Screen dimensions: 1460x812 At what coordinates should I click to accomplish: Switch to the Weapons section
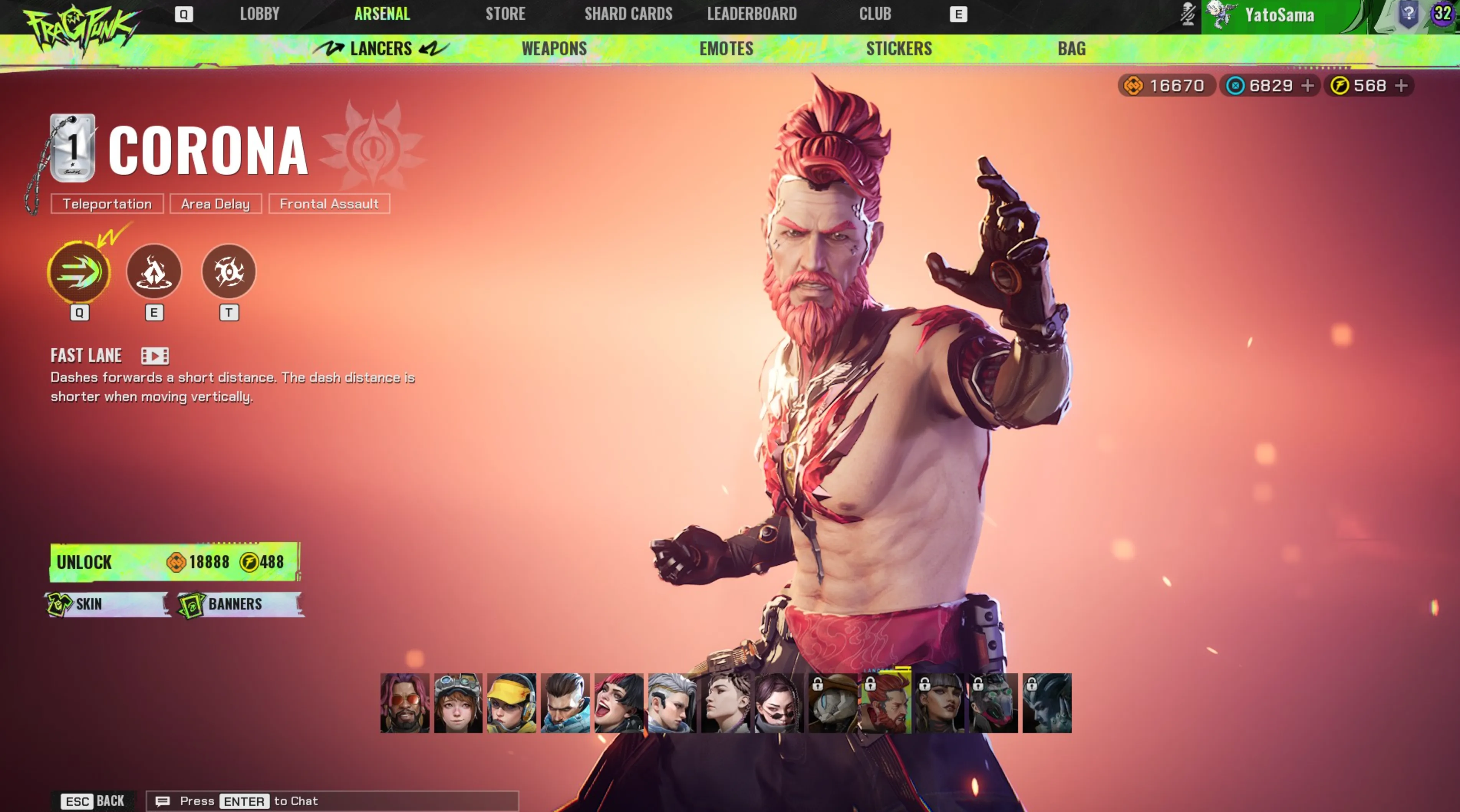pyautogui.click(x=554, y=49)
